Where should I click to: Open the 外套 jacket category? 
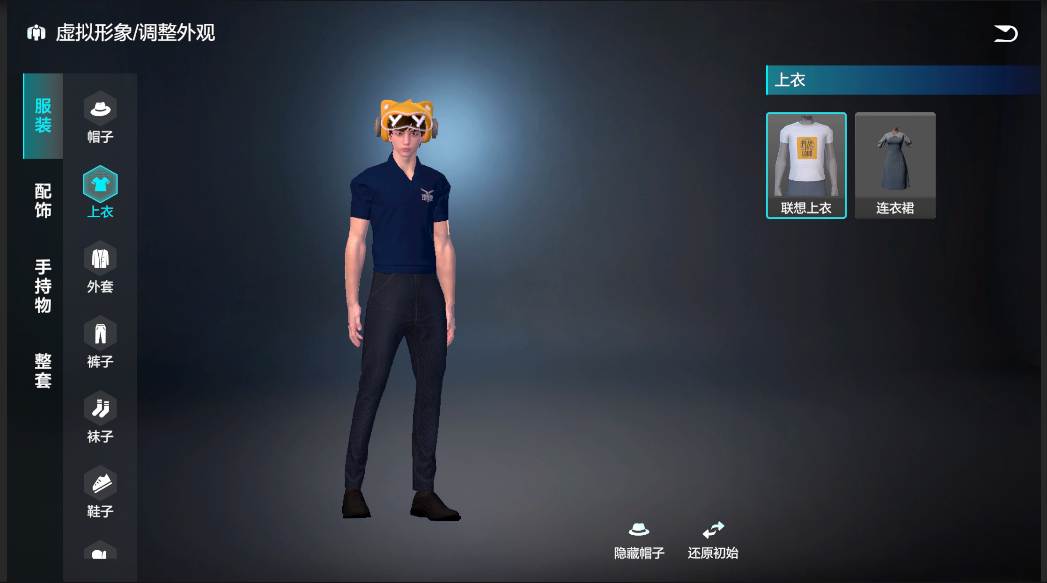(100, 267)
